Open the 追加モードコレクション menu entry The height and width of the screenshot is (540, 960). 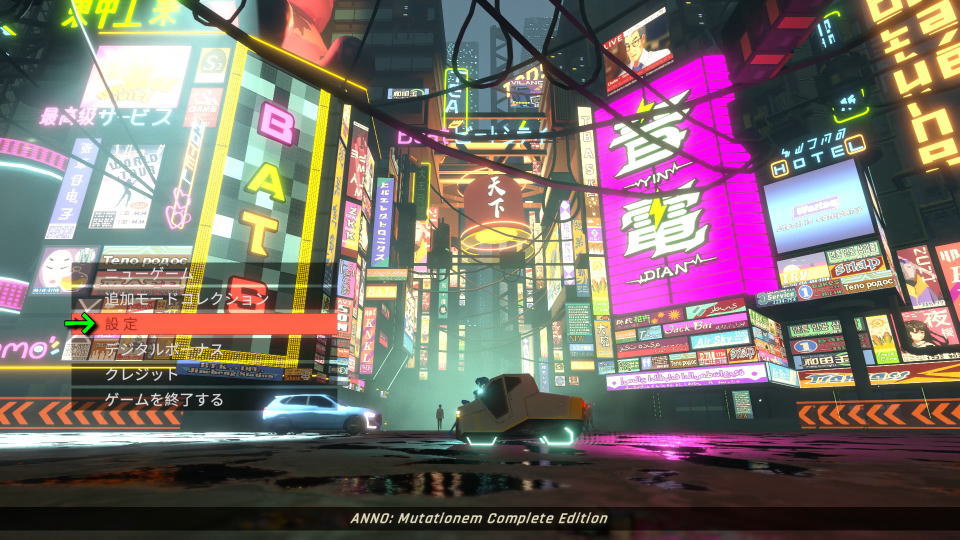click(187, 298)
